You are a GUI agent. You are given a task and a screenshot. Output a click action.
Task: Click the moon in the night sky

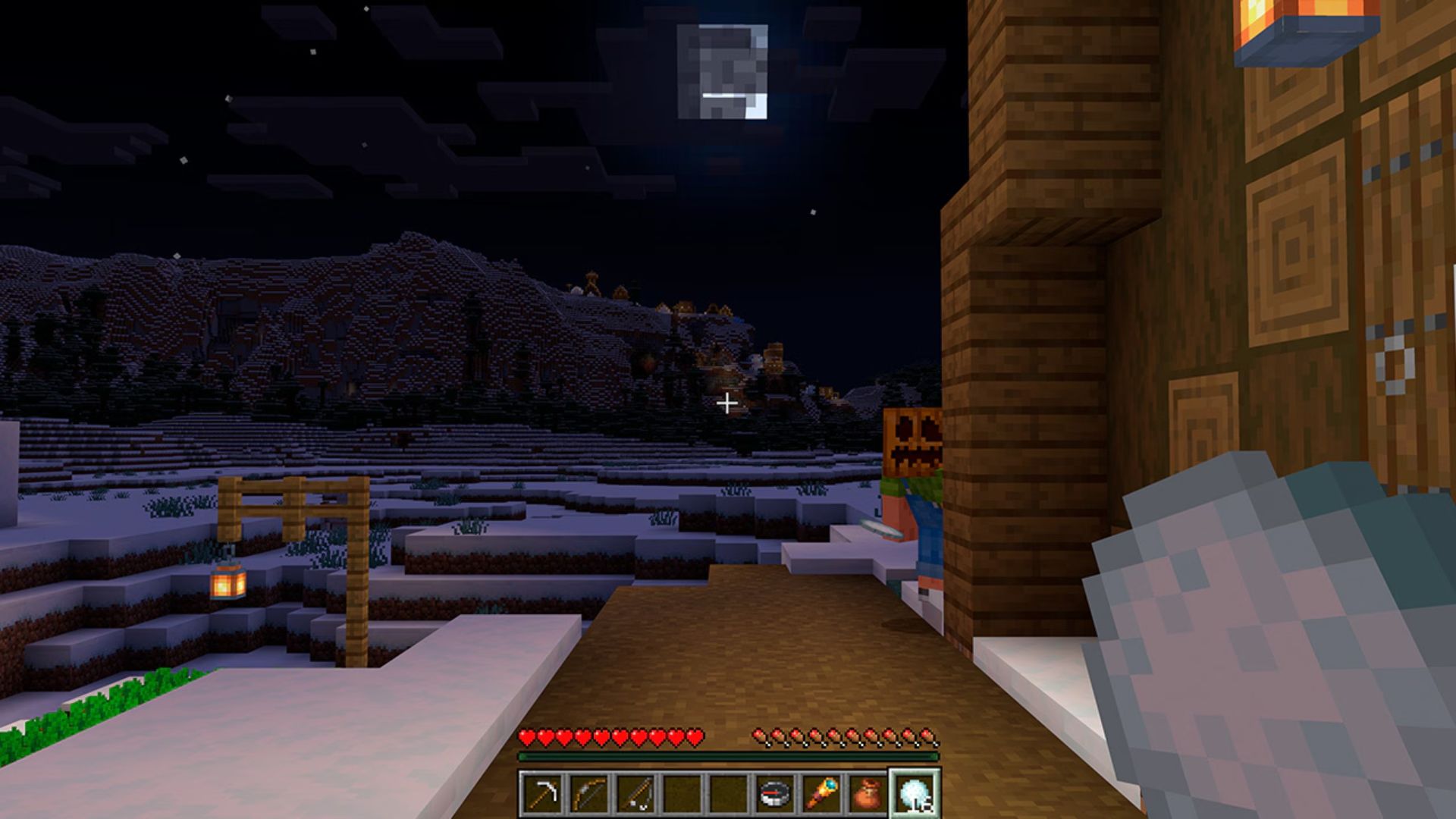722,70
